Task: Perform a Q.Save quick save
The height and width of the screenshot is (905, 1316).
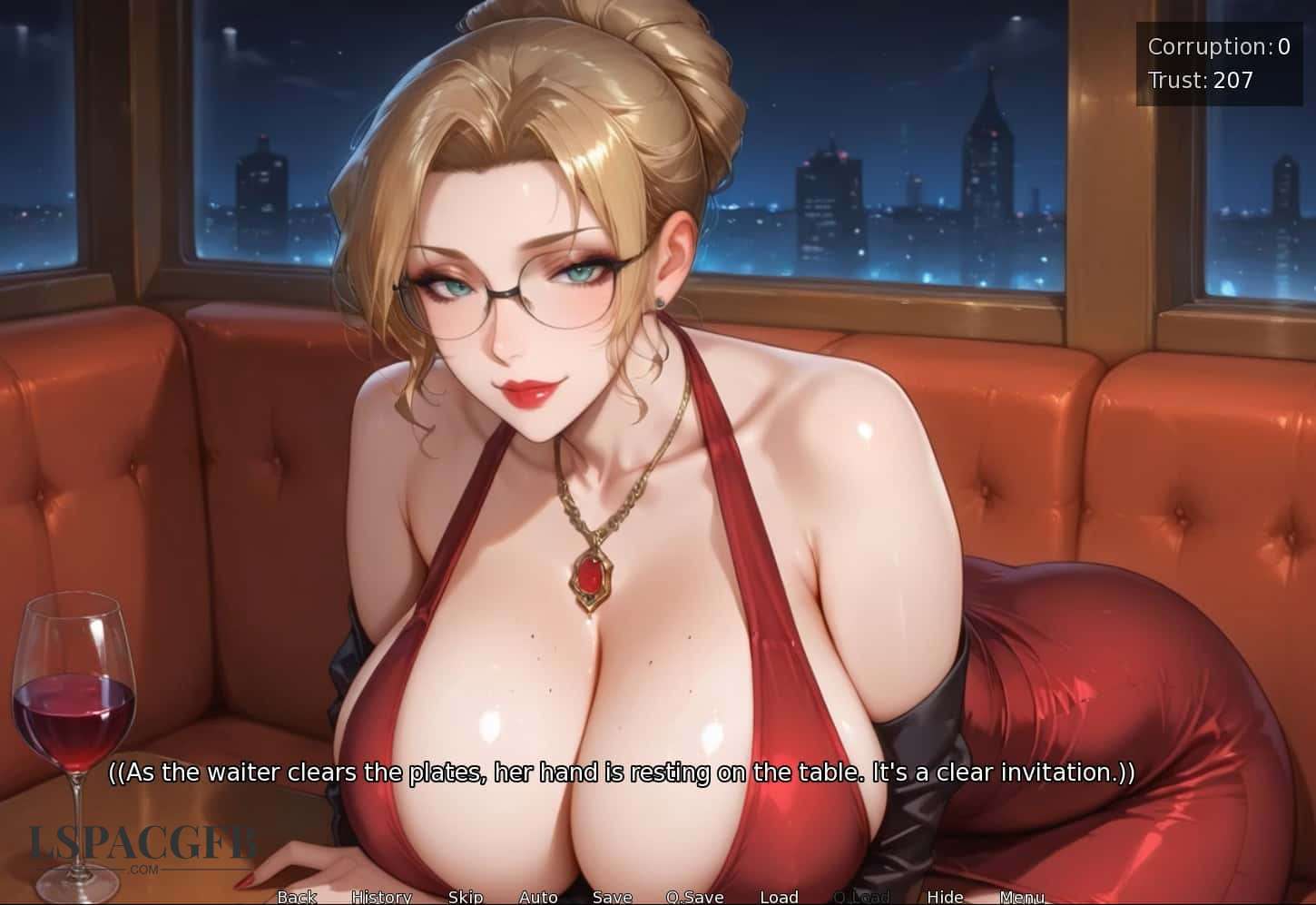Action: click(x=695, y=897)
